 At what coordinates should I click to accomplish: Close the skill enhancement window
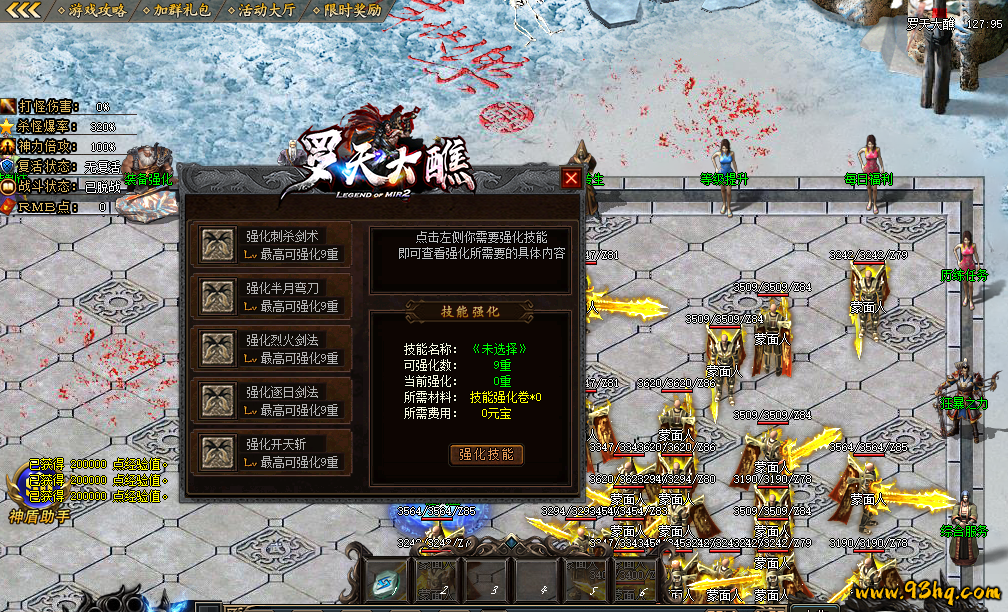point(571,178)
